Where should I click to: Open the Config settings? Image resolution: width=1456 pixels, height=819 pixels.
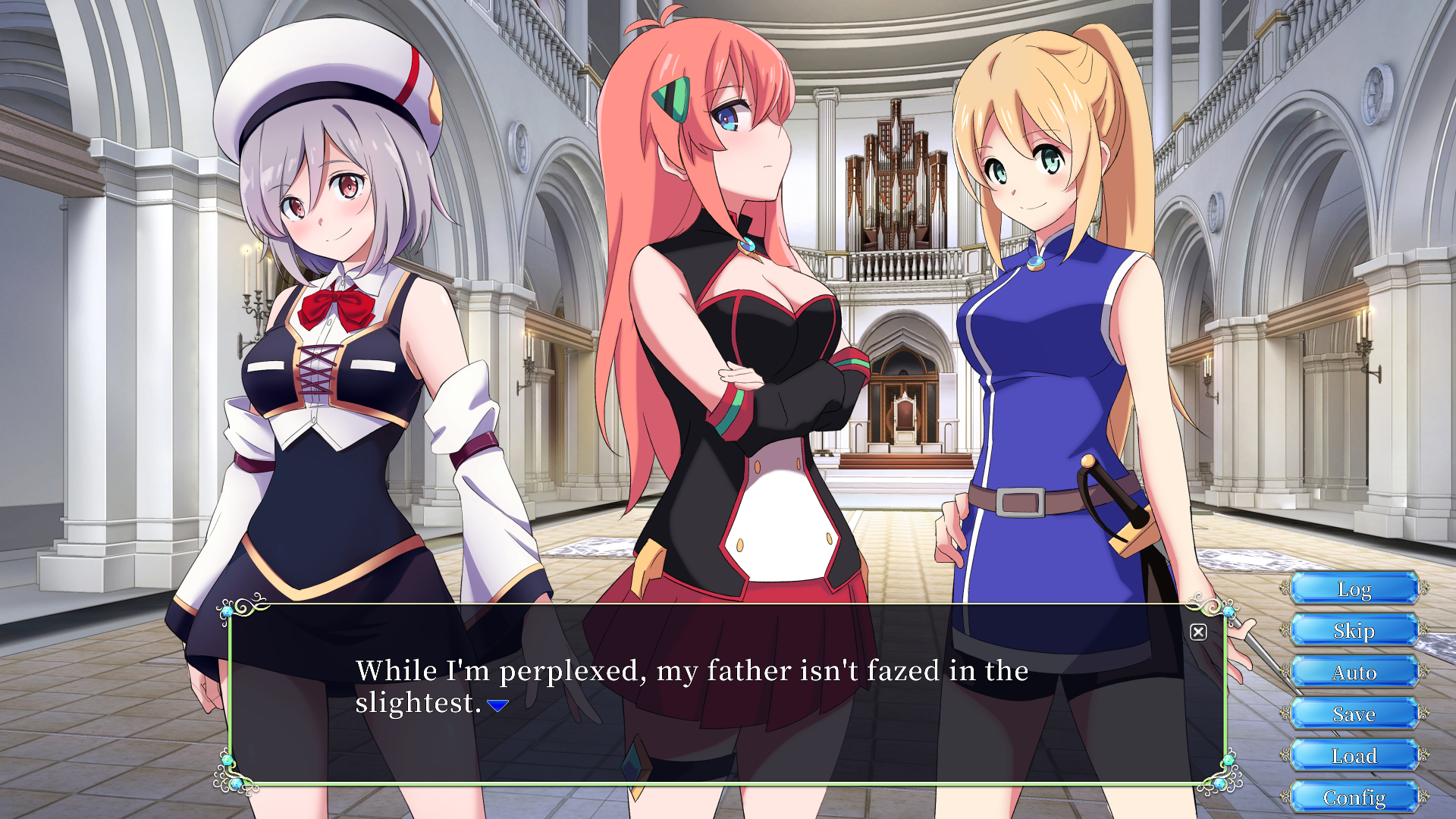click(1354, 798)
